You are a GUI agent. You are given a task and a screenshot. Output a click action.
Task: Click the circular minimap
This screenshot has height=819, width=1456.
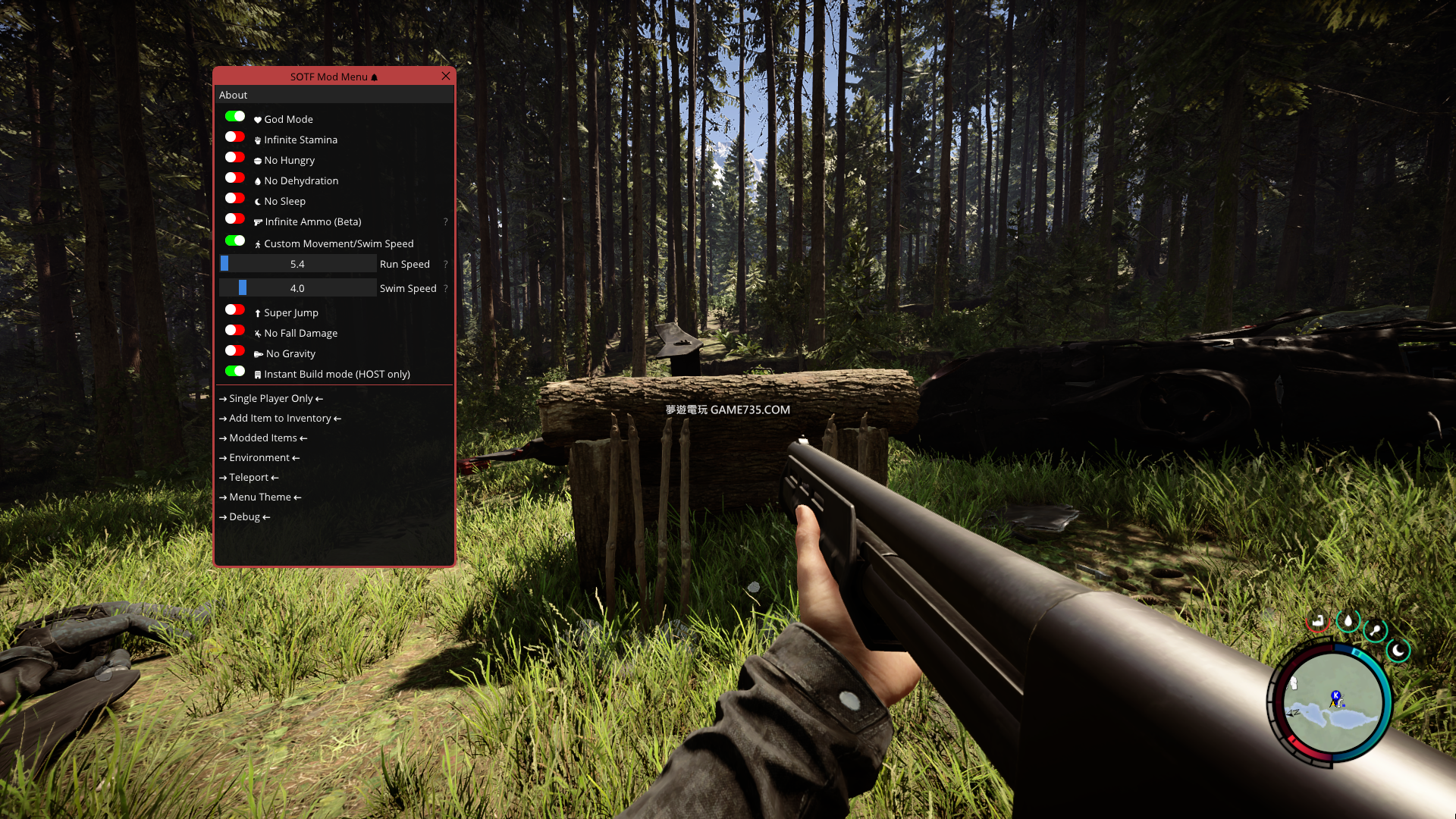coord(1332,703)
